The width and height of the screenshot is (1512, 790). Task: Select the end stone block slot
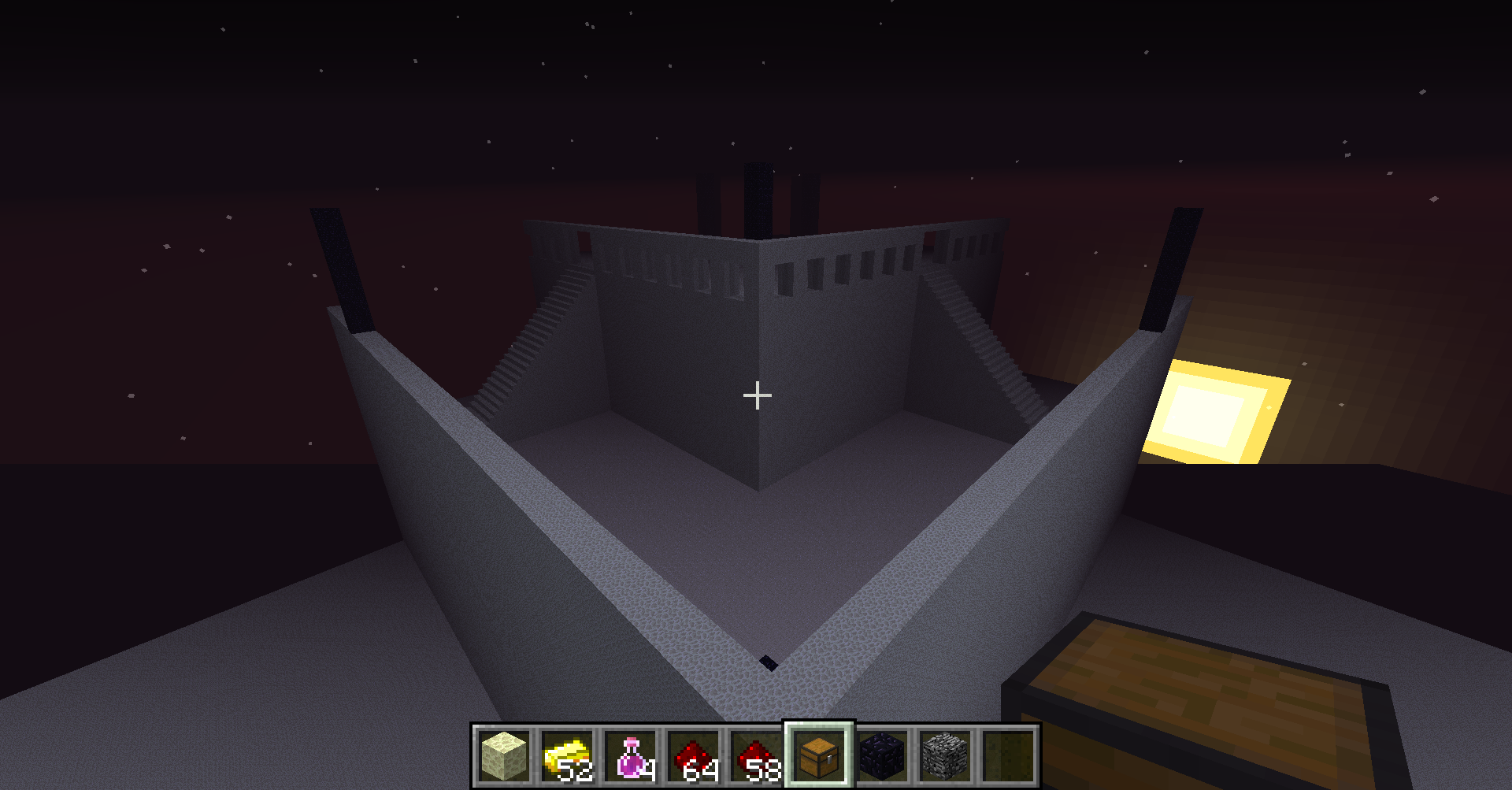504,755
